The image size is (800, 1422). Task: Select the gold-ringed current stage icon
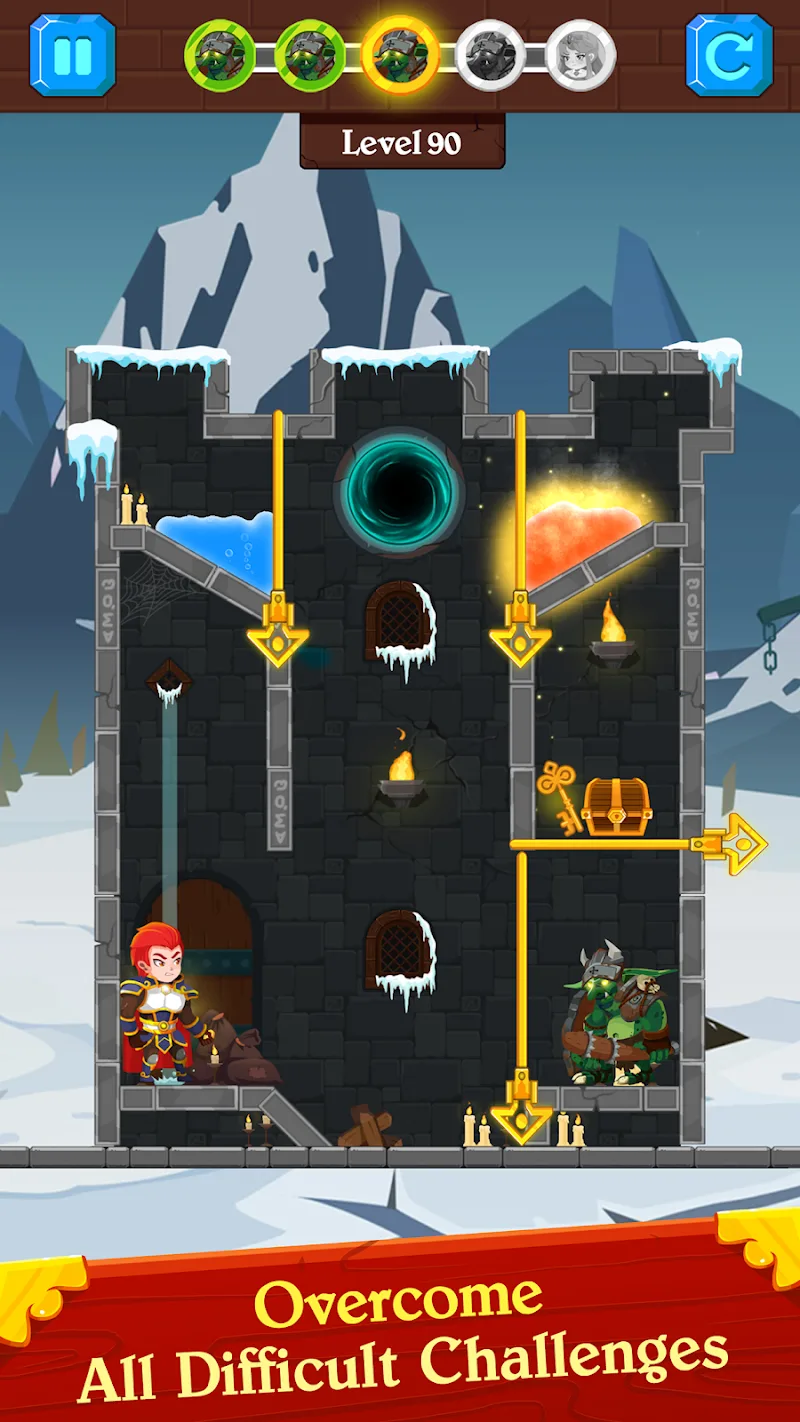400,55
